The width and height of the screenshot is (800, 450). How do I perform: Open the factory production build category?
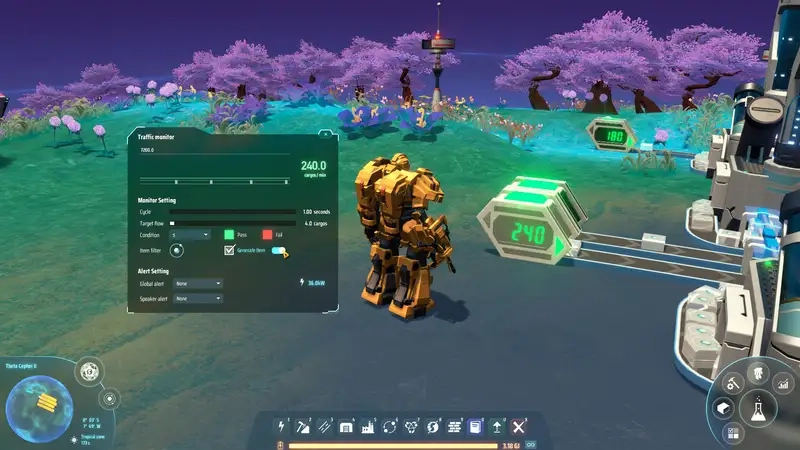click(x=368, y=427)
